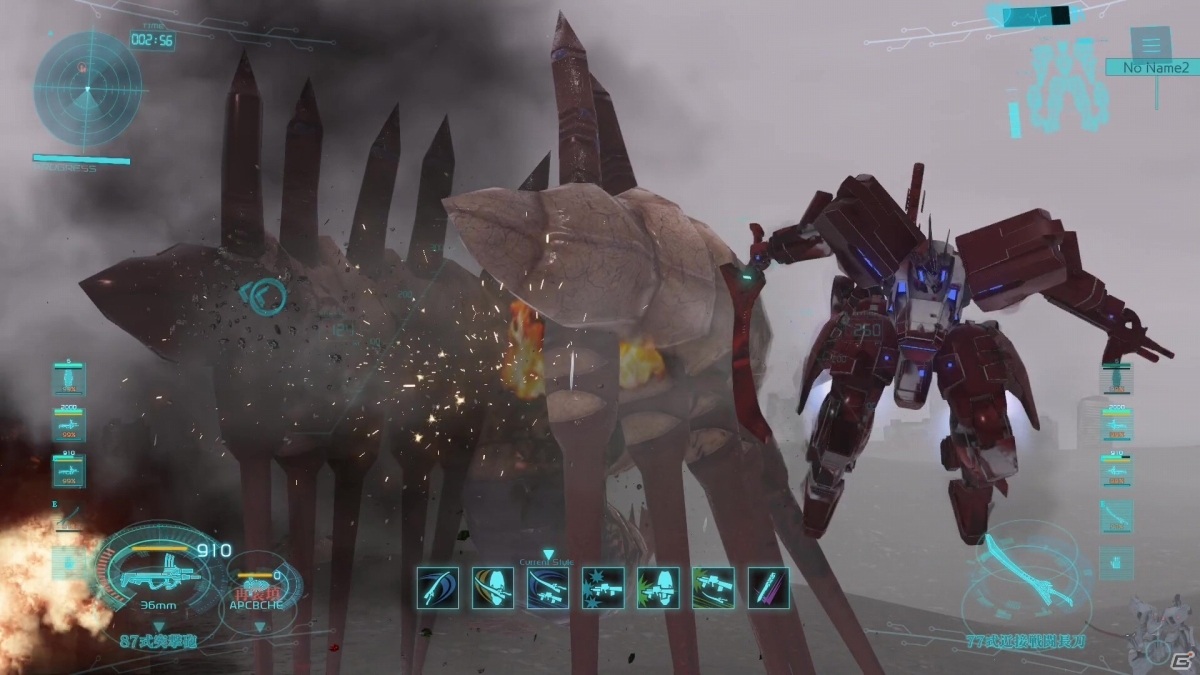Choose the sword and shield style
The height and width of the screenshot is (675, 1200).
[493, 588]
